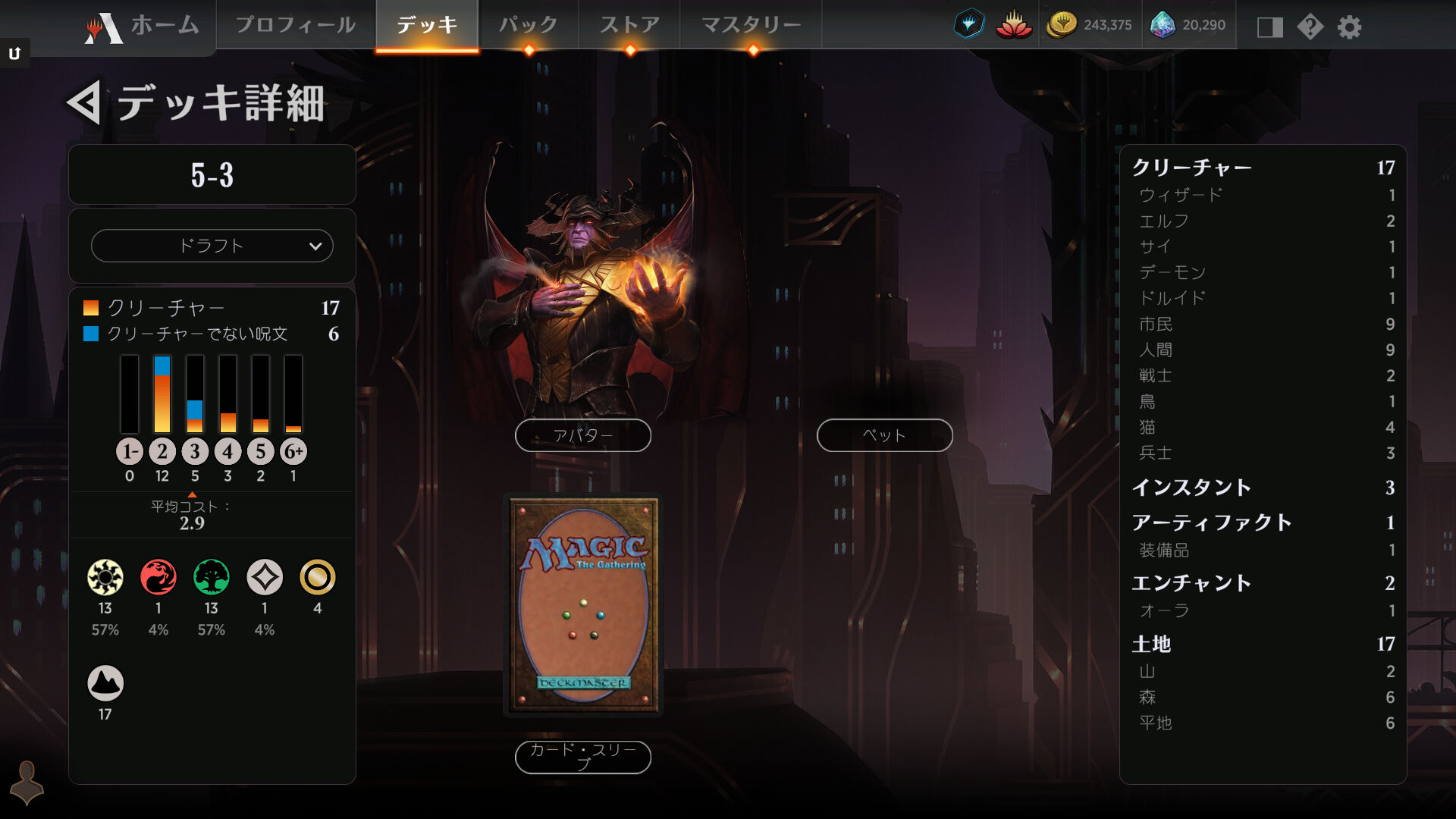
Task: Open the gems currency counter
Action: pyautogui.click(x=1188, y=25)
